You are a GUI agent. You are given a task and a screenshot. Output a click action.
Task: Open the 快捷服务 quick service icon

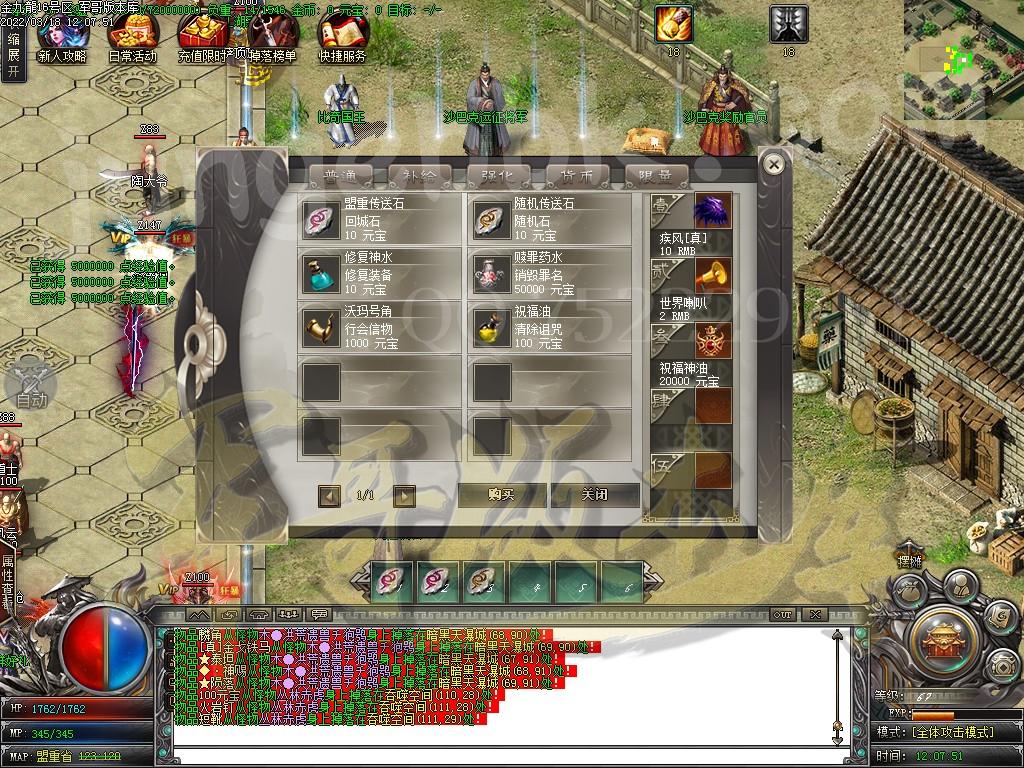(343, 38)
